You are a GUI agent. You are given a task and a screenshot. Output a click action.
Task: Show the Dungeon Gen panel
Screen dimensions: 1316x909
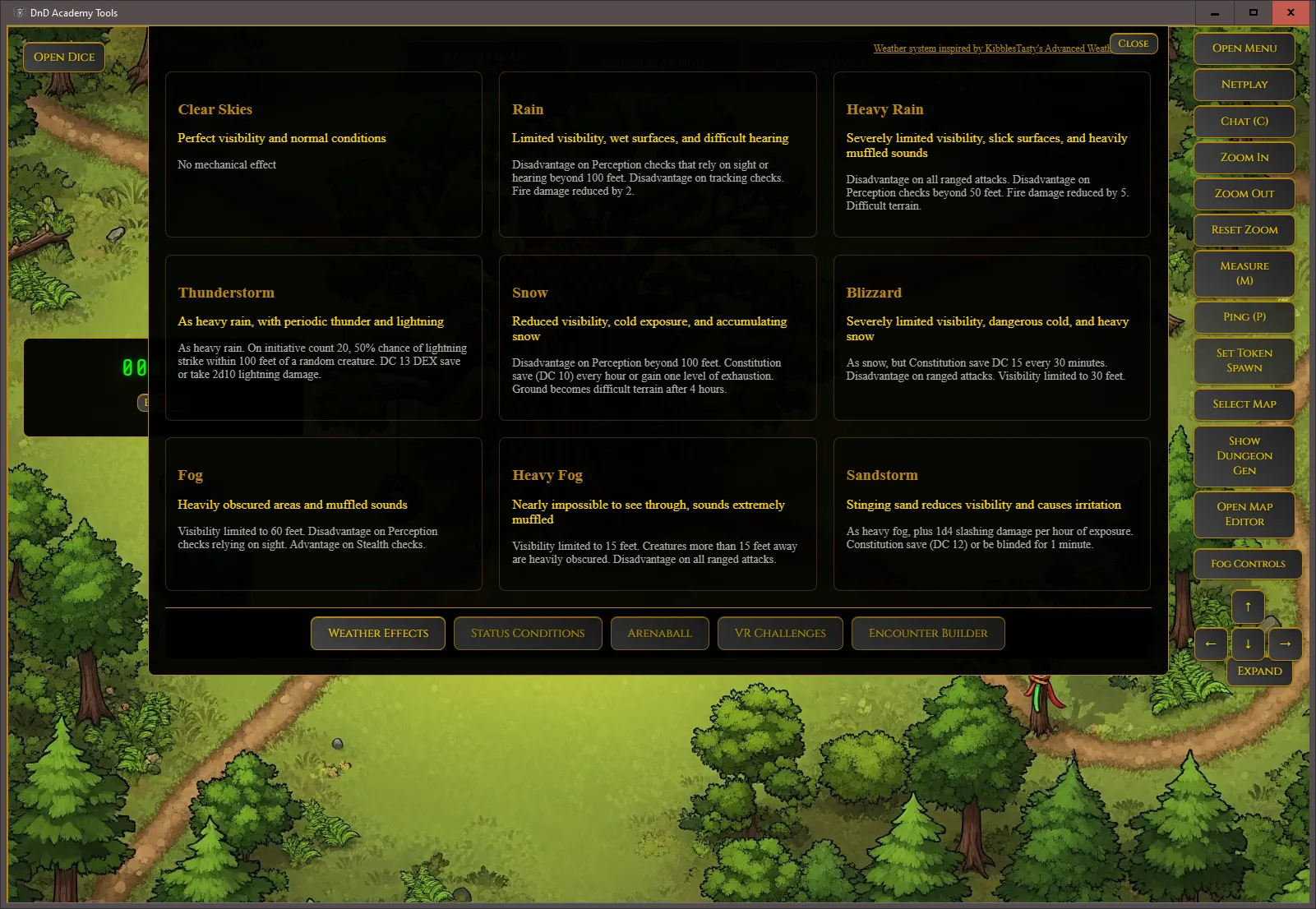[1244, 455]
